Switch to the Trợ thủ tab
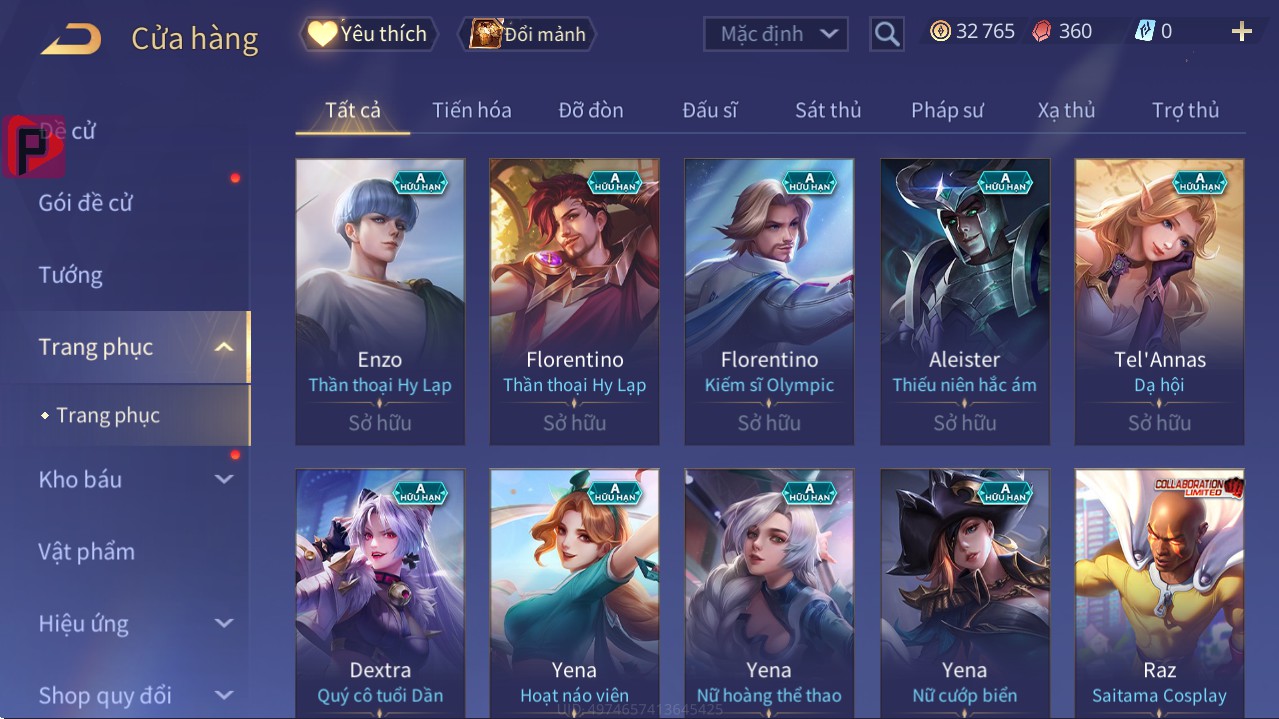 [x=1185, y=110]
